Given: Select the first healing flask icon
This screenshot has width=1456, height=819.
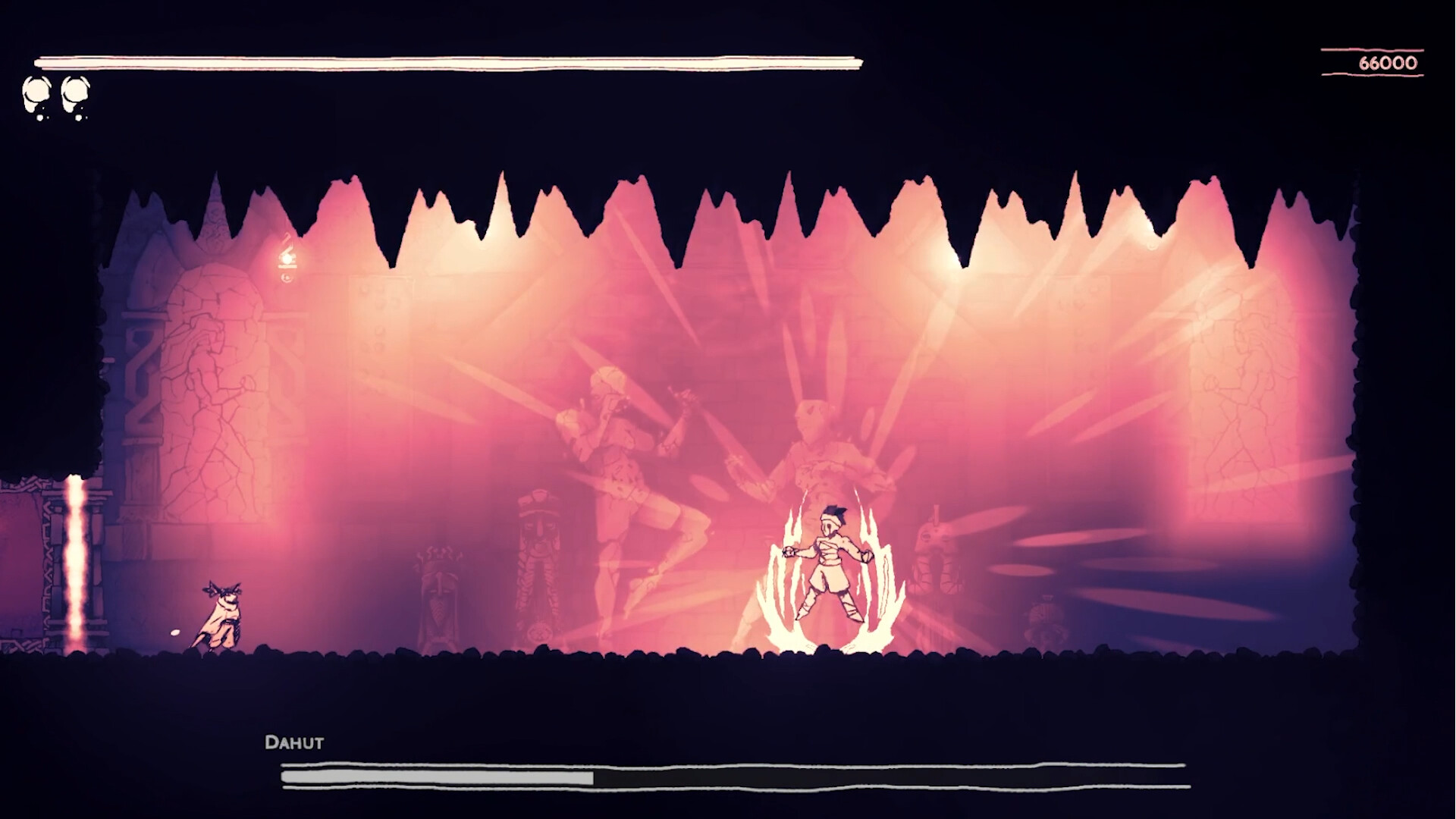Looking at the screenshot, I should 36,93.
